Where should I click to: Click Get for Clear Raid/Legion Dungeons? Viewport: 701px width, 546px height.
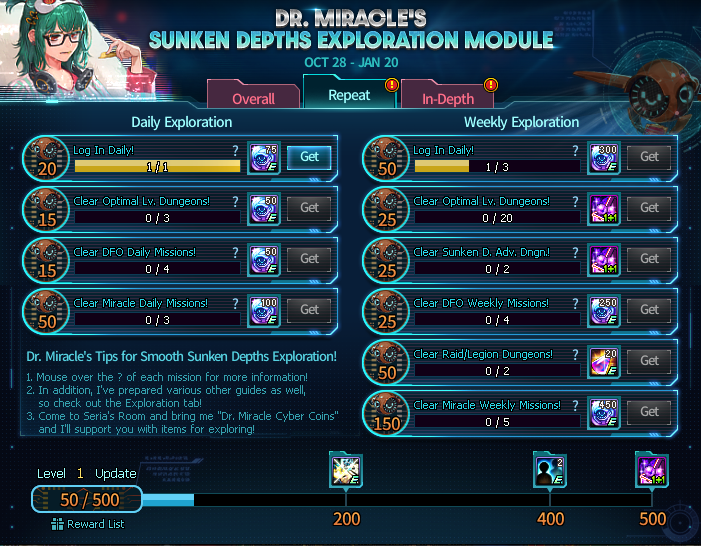click(x=649, y=361)
